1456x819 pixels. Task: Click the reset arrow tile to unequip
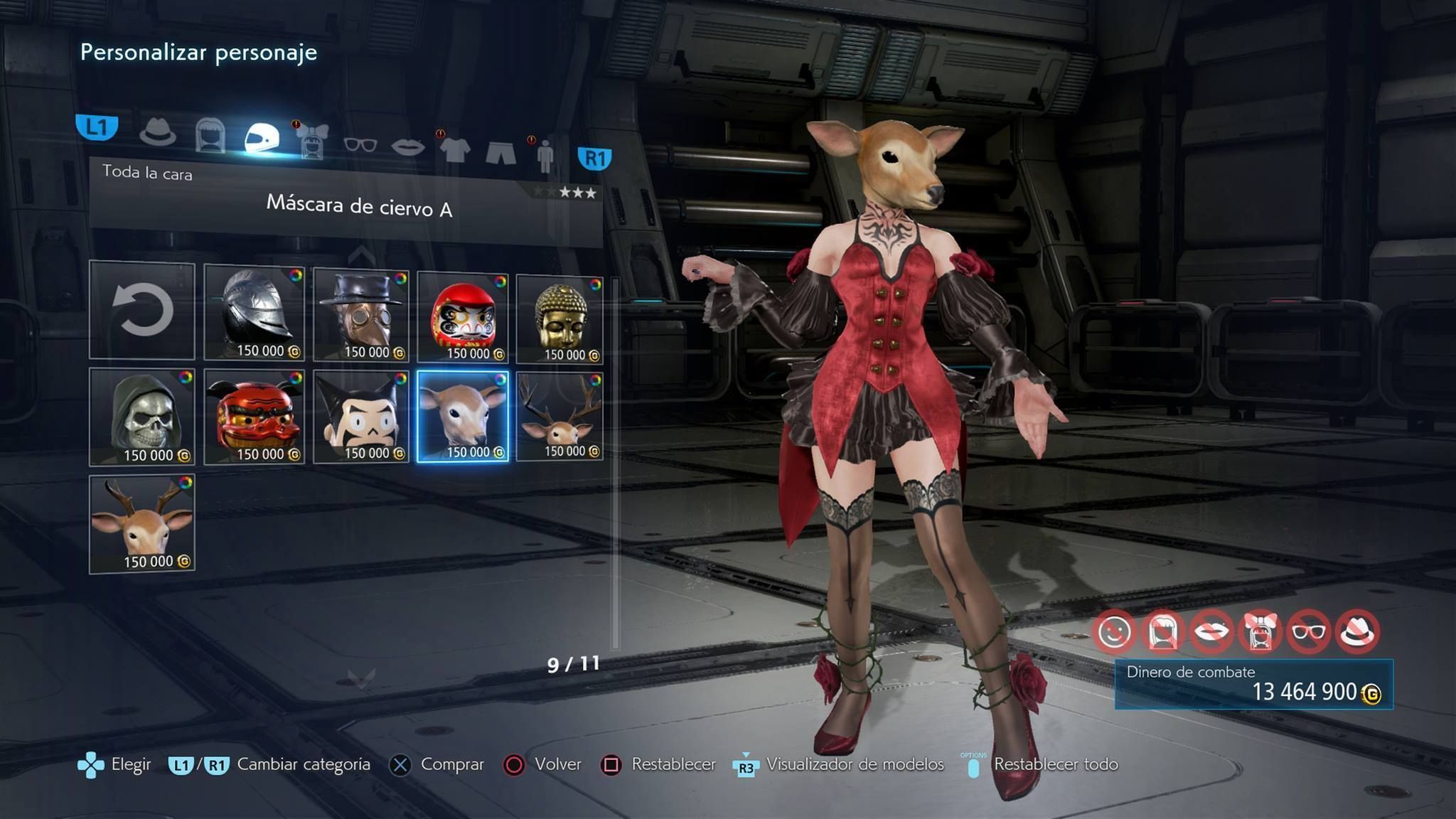[142, 310]
